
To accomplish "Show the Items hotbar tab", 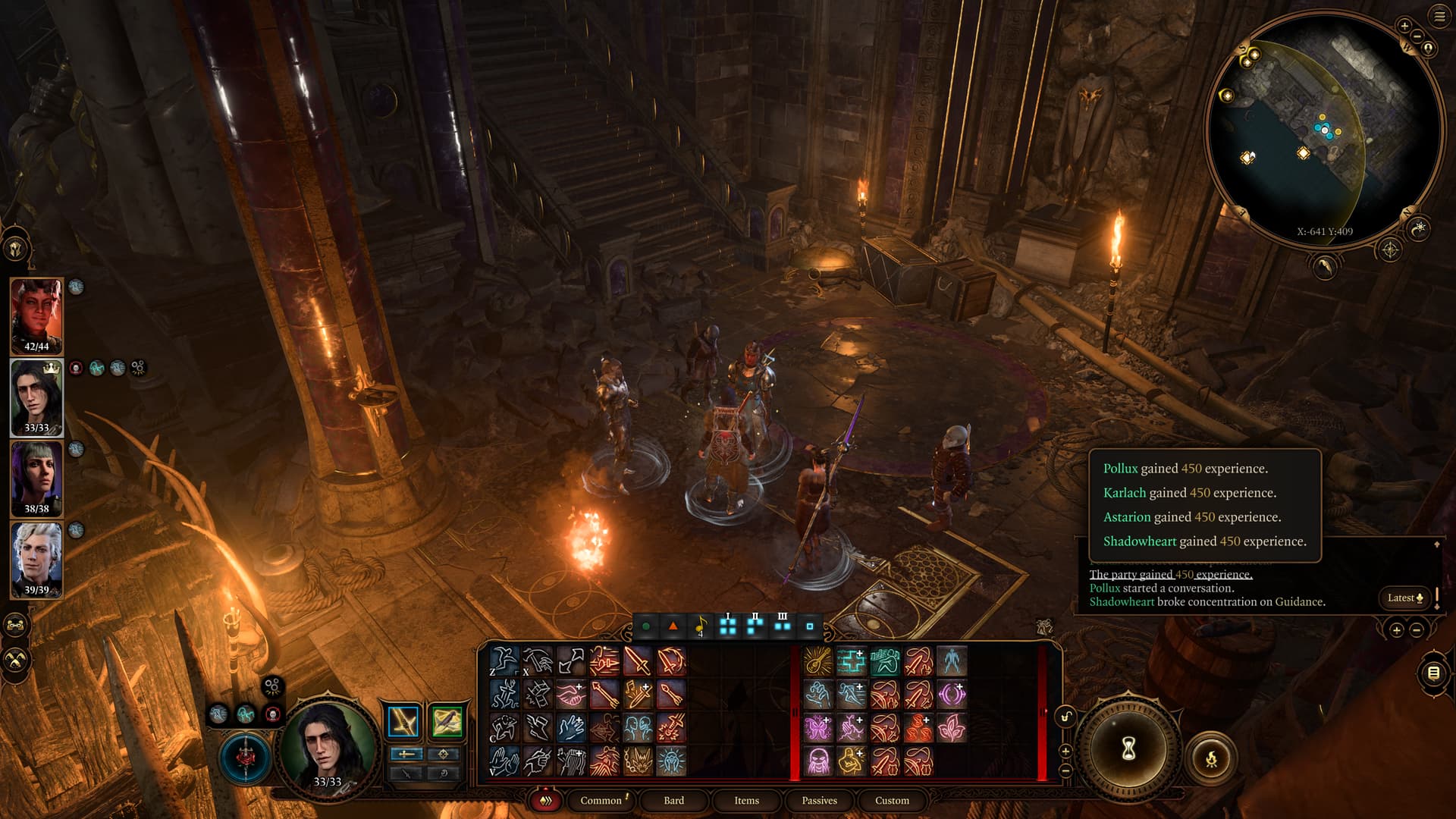I will point(746,800).
